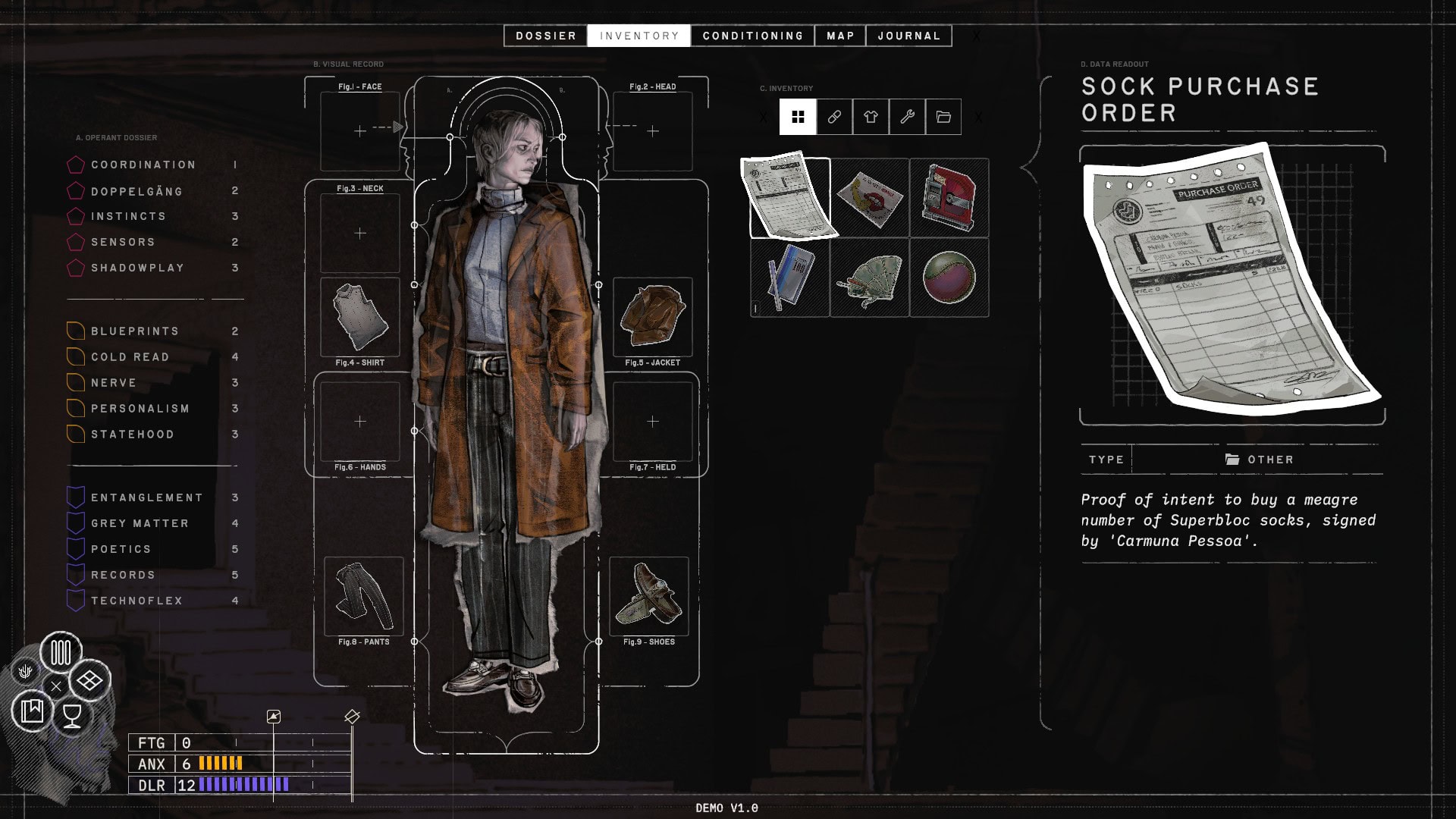Filter inventory by wrench tools
The width and height of the screenshot is (1456, 819).
point(907,117)
